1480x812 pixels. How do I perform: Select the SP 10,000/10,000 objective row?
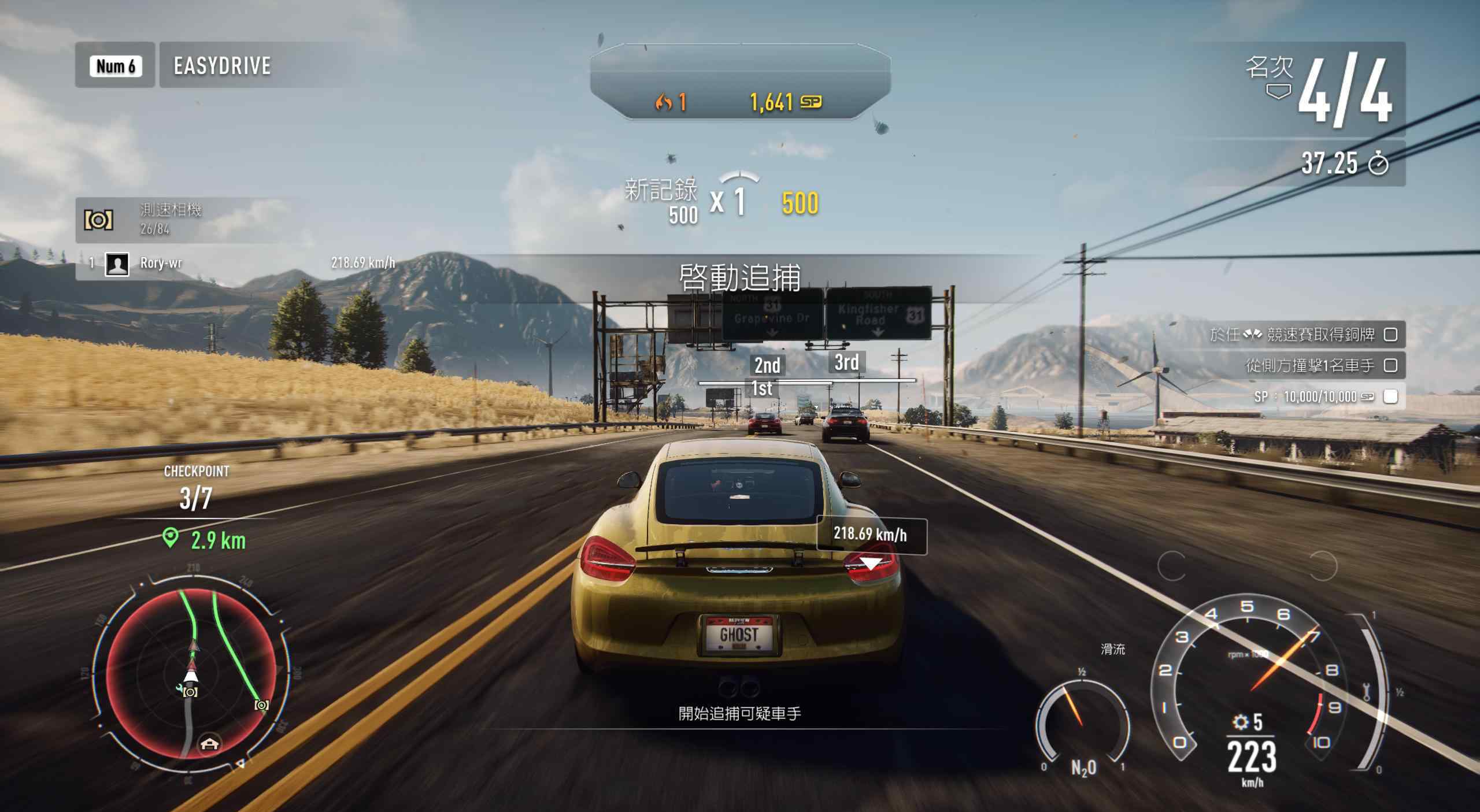pos(1324,396)
